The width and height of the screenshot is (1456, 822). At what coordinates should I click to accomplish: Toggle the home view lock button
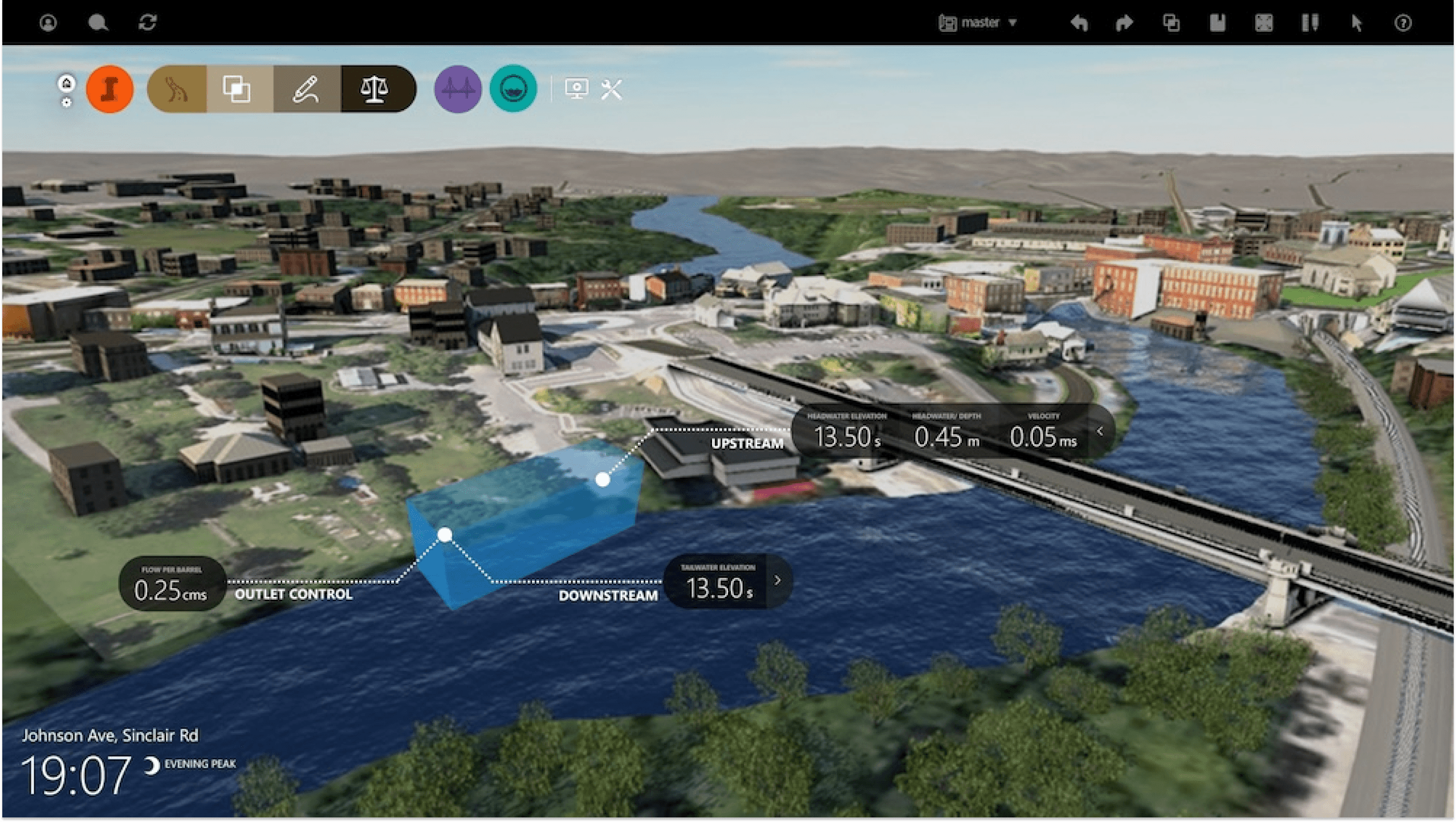click(67, 84)
